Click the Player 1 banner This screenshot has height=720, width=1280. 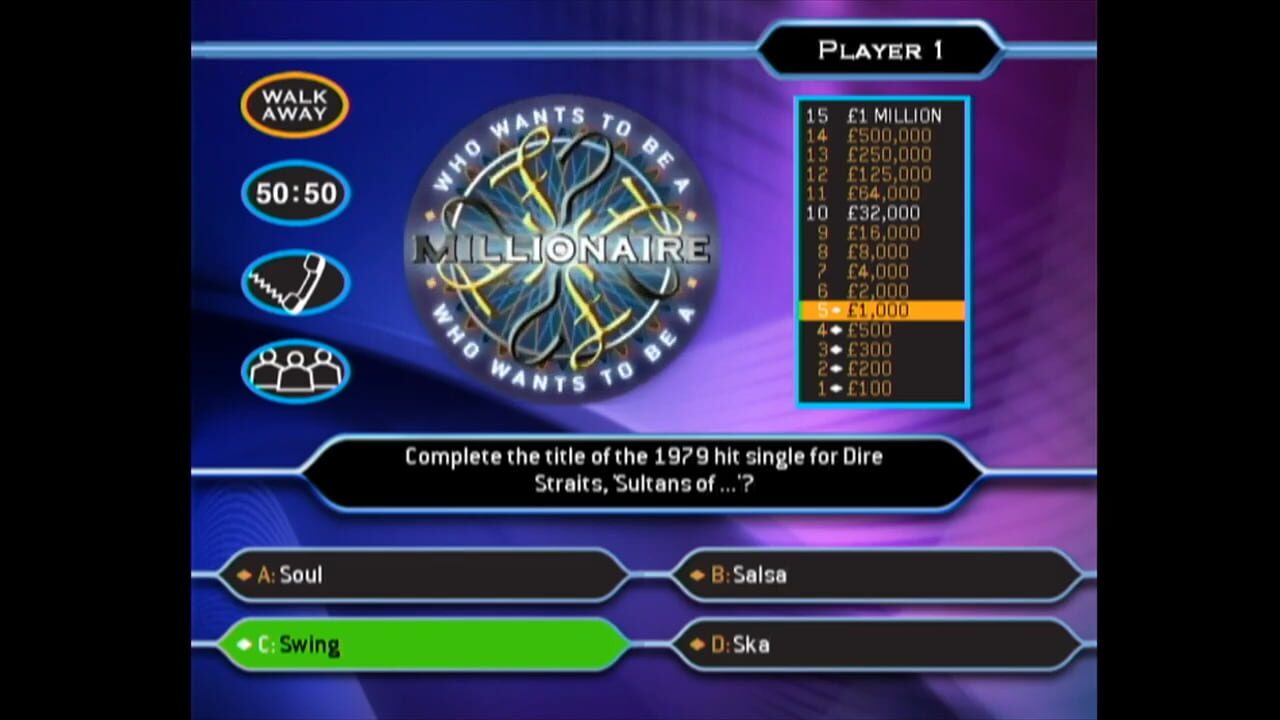882,50
